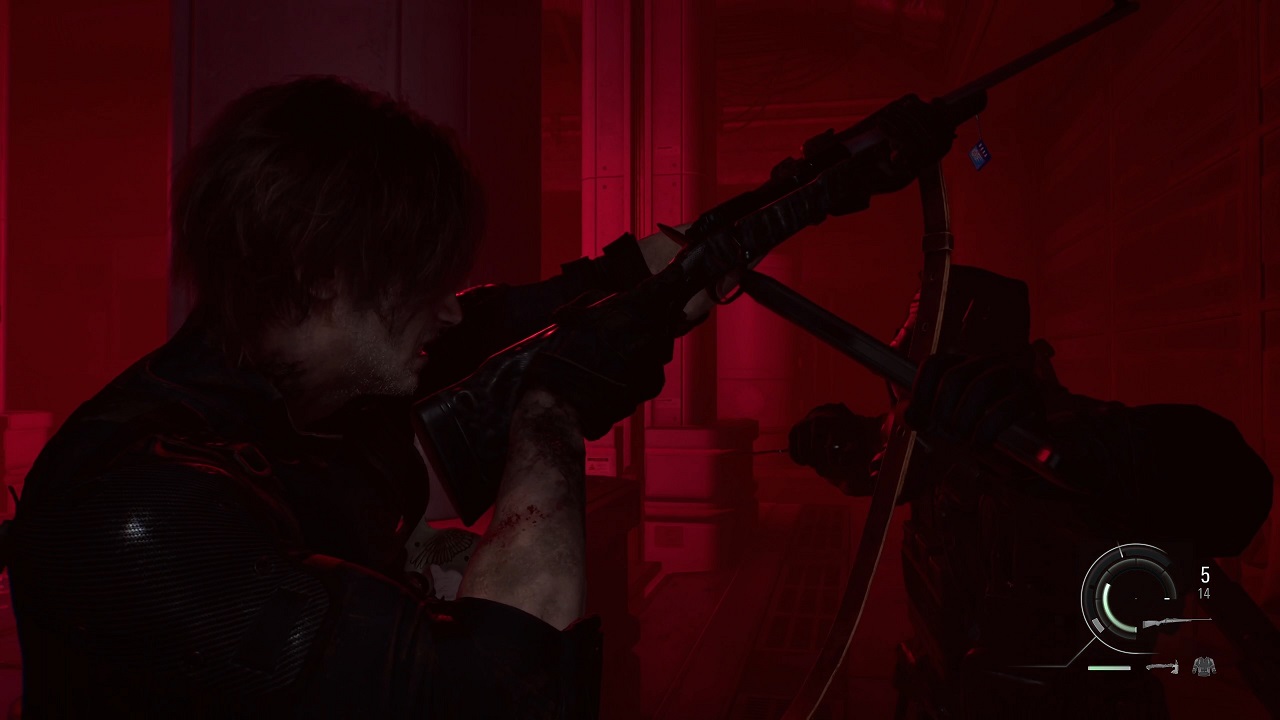Select the equipped weapon silhouette
Viewport: 1280px width, 720px height.
point(1177,621)
